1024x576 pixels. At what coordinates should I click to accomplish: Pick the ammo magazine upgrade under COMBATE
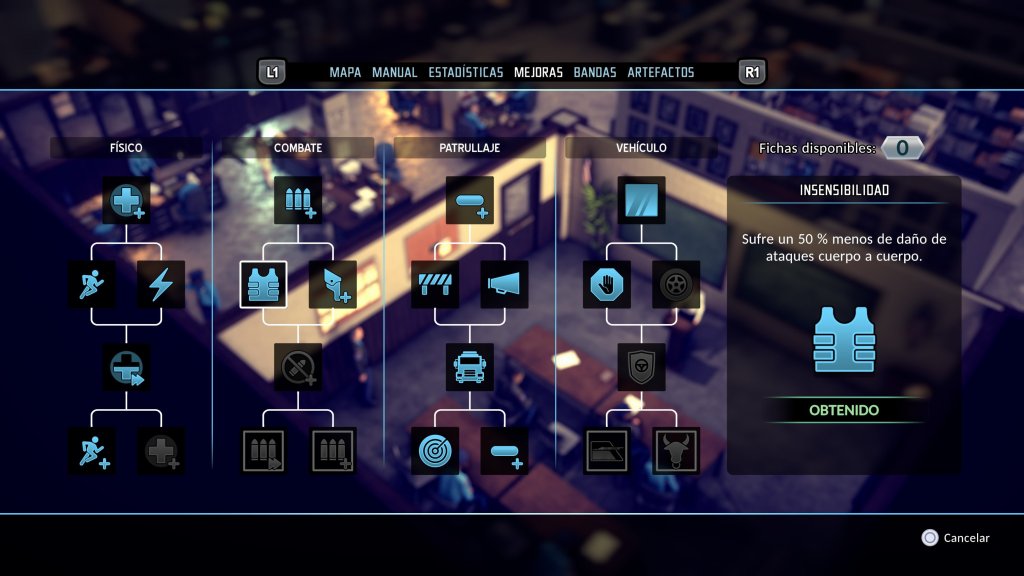click(x=298, y=200)
